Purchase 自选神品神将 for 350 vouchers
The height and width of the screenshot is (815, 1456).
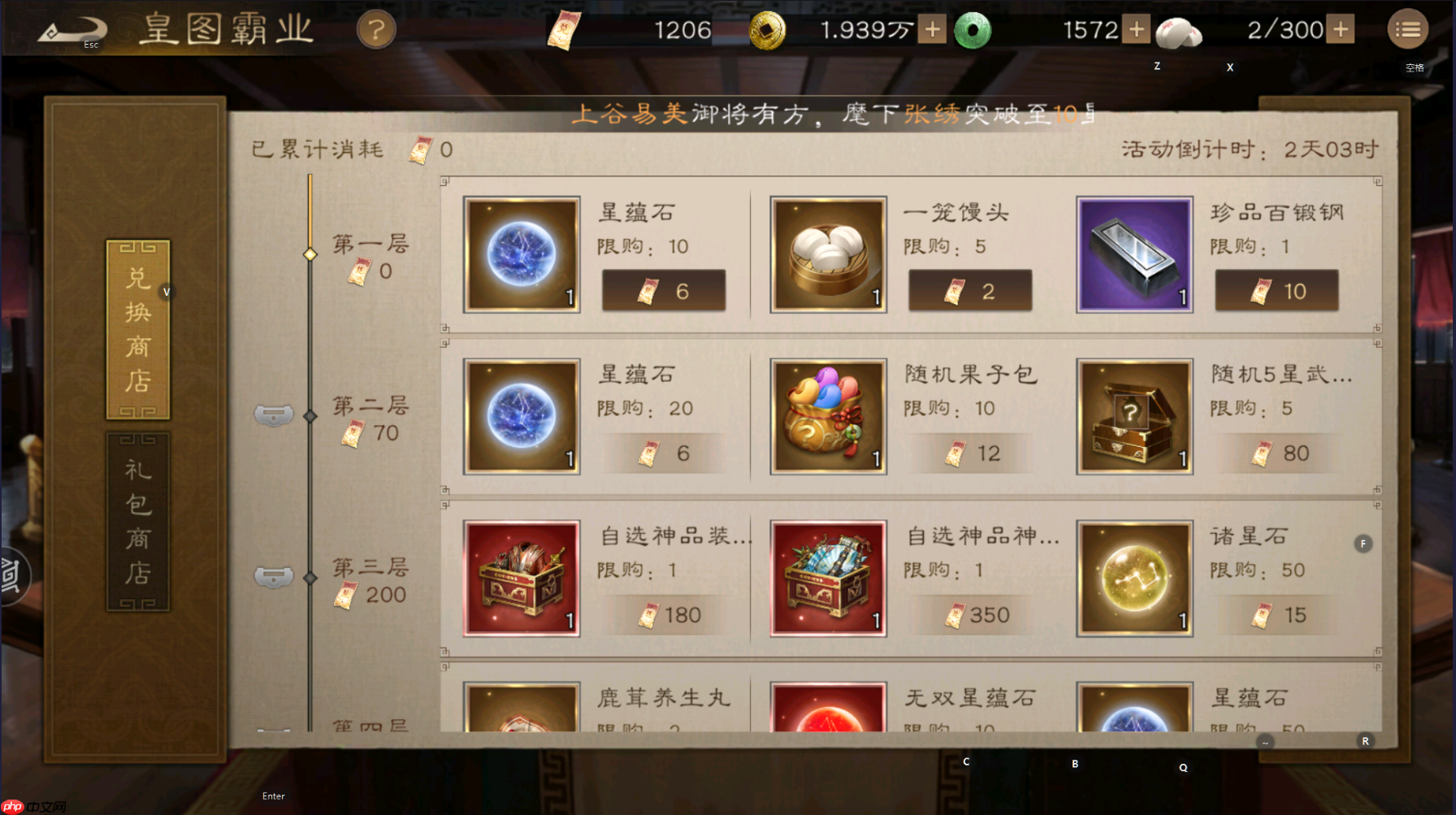[970, 615]
